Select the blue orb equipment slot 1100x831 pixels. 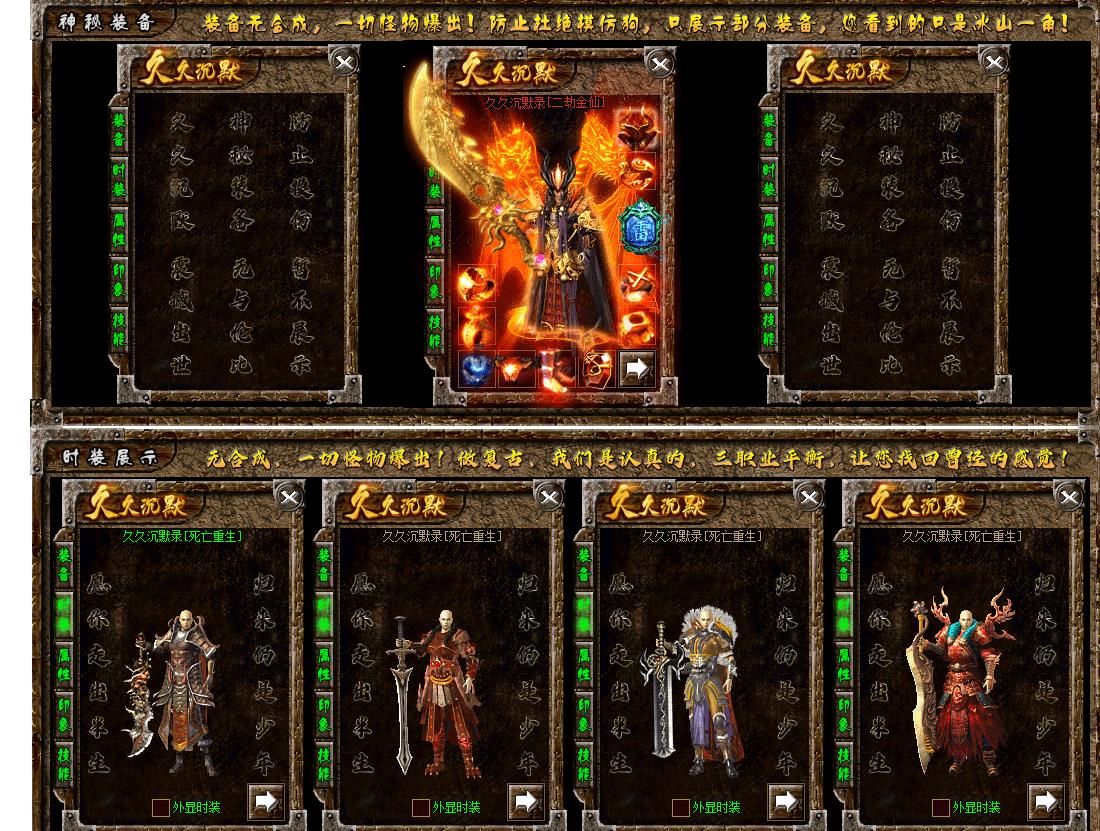click(476, 370)
